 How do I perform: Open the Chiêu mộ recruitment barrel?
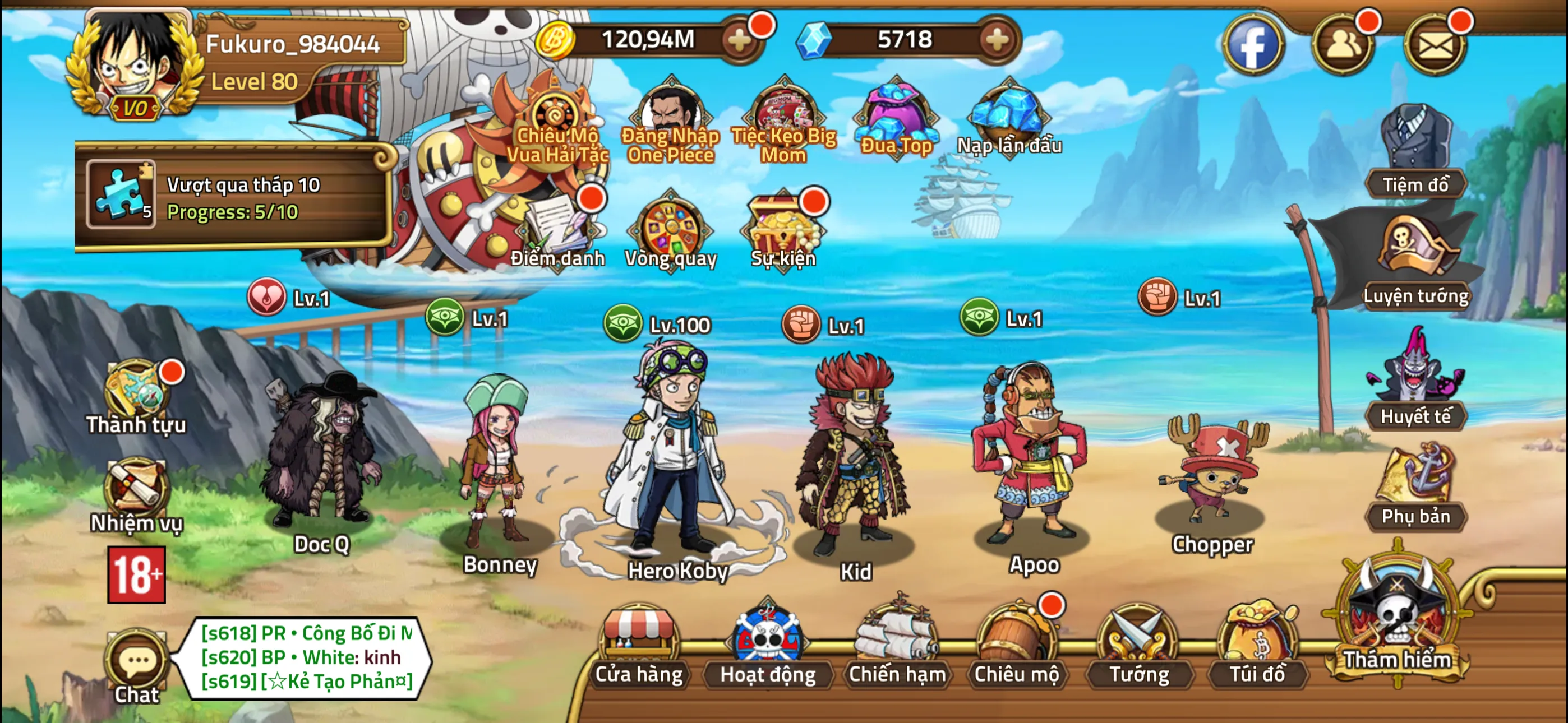click(1016, 646)
